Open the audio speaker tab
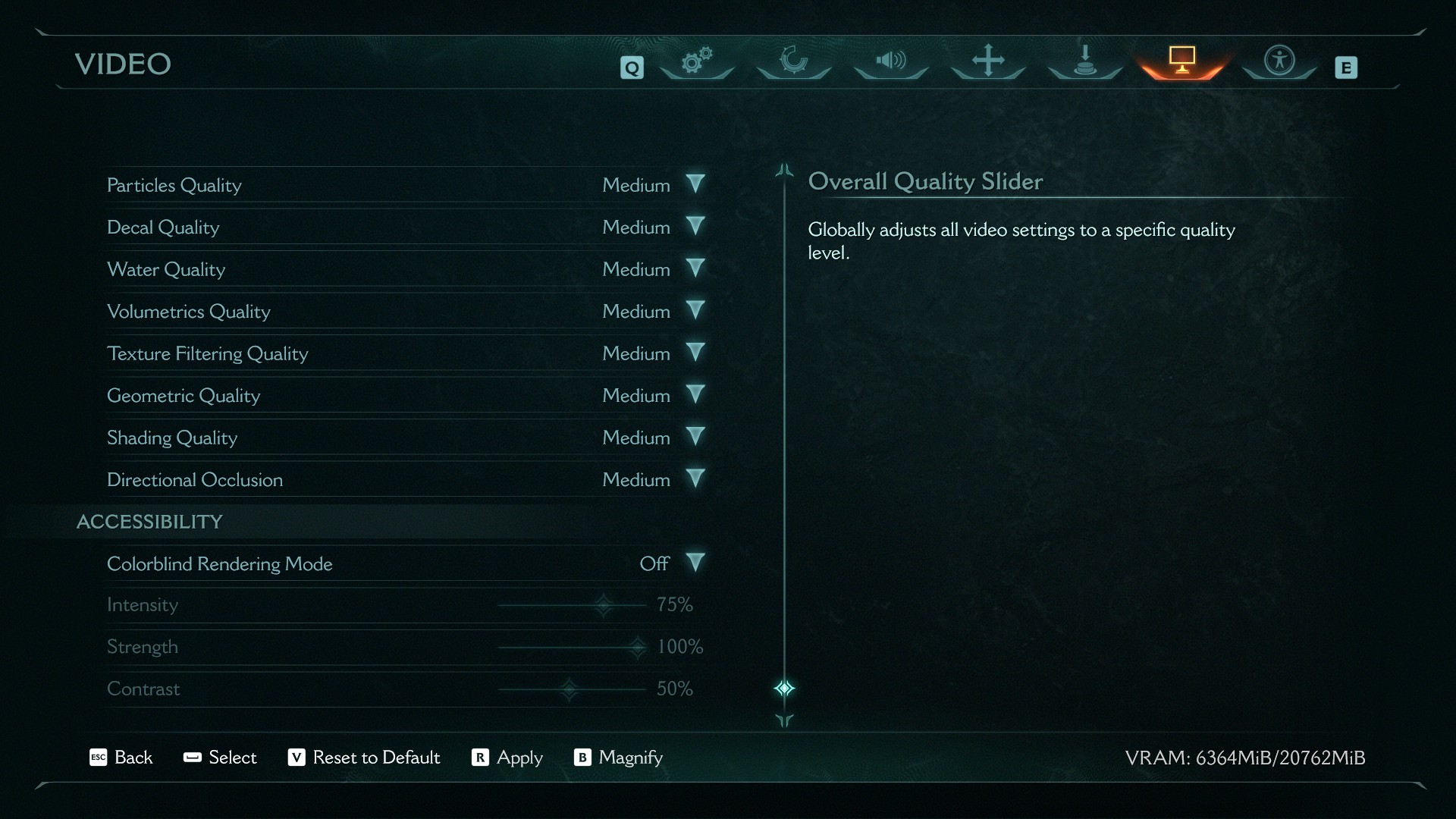Viewport: 1456px width, 819px height. 891,61
